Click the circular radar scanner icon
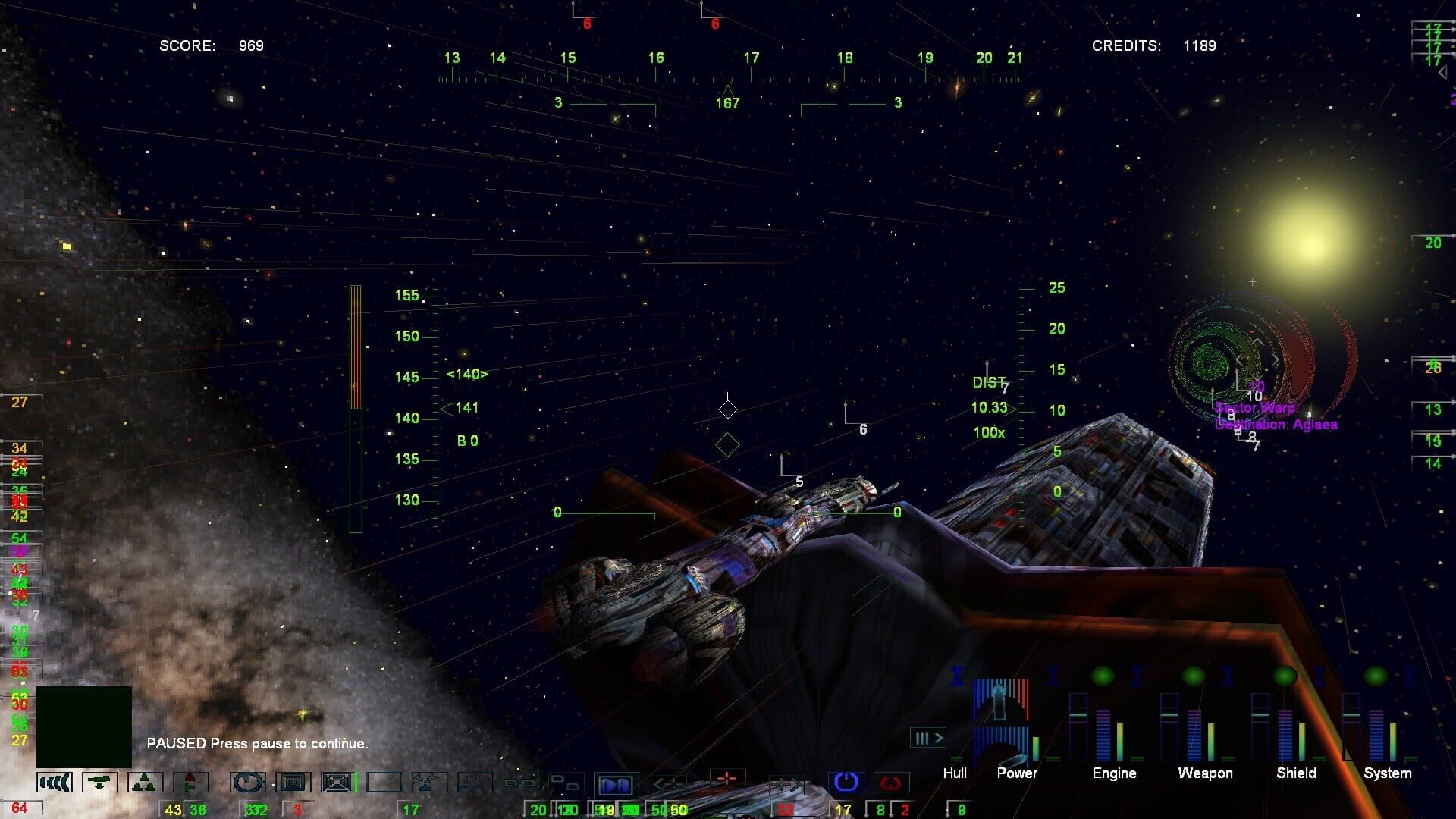Image resolution: width=1456 pixels, height=819 pixels. click(249, 781)
